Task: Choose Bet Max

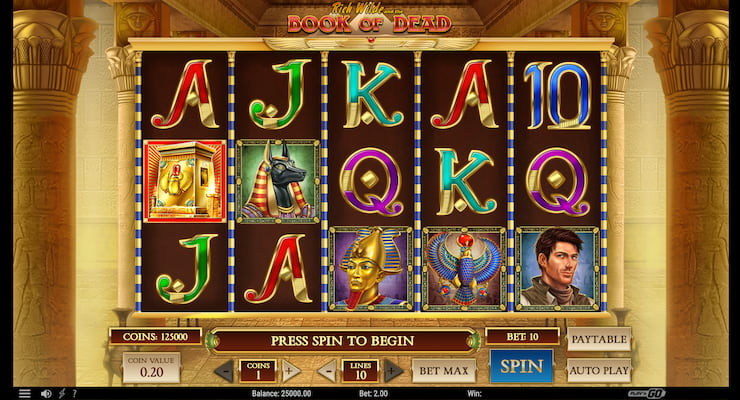Action: (443, 371)
